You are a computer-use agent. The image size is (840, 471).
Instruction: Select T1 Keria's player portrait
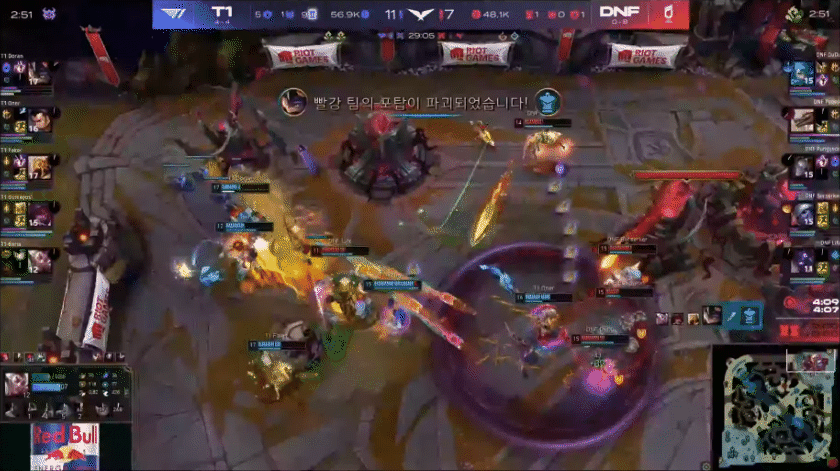[40, 261]
